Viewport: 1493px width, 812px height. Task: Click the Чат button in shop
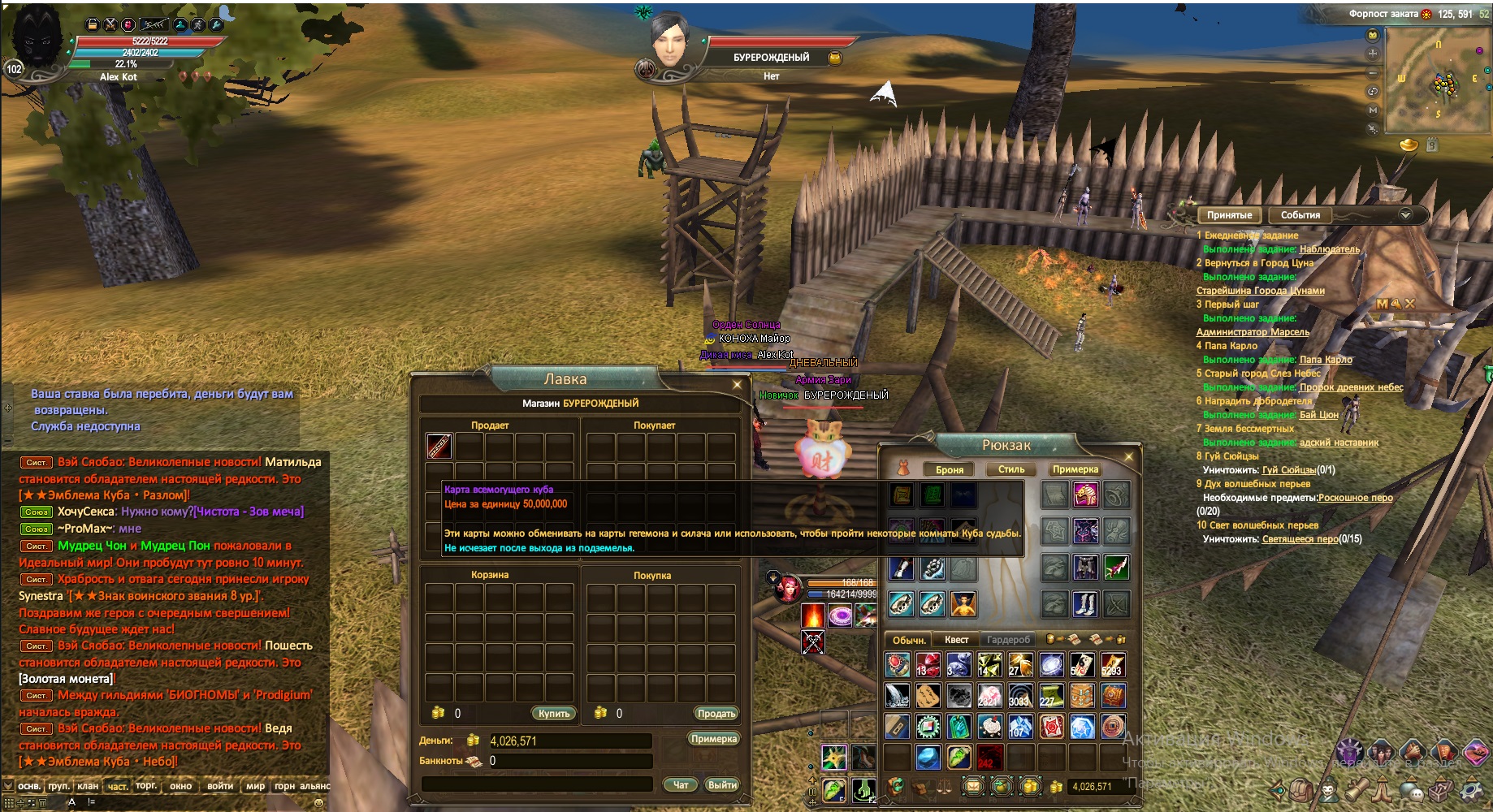pyautogui.click(x=681, y=784)
